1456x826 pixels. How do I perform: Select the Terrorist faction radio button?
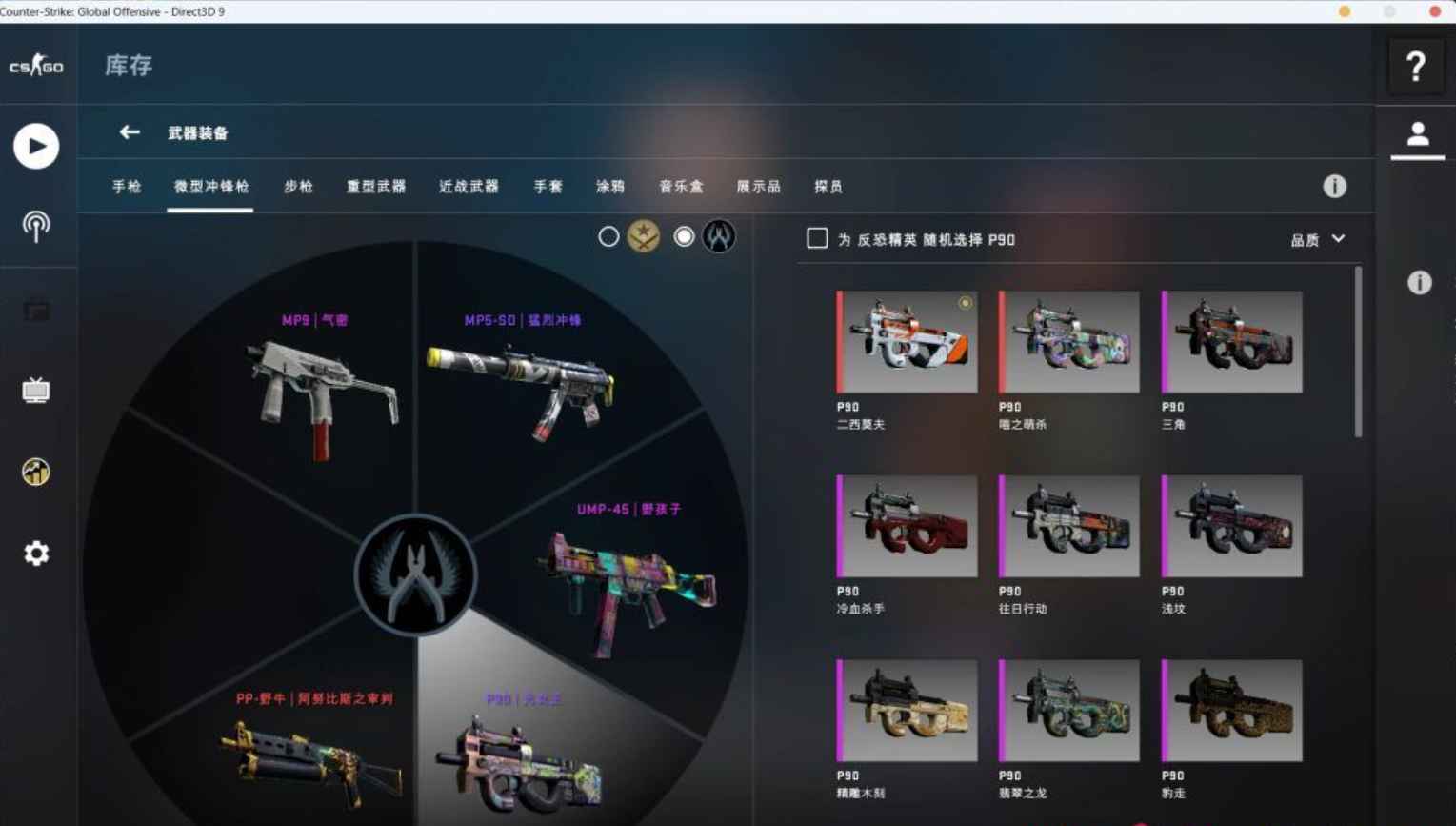608,236
